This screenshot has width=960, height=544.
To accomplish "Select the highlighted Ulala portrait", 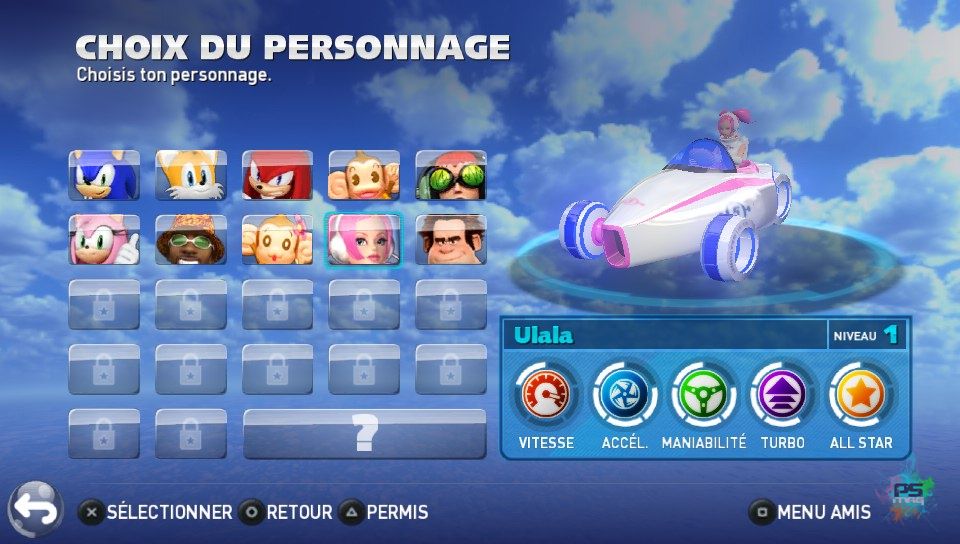I will 364,240.
